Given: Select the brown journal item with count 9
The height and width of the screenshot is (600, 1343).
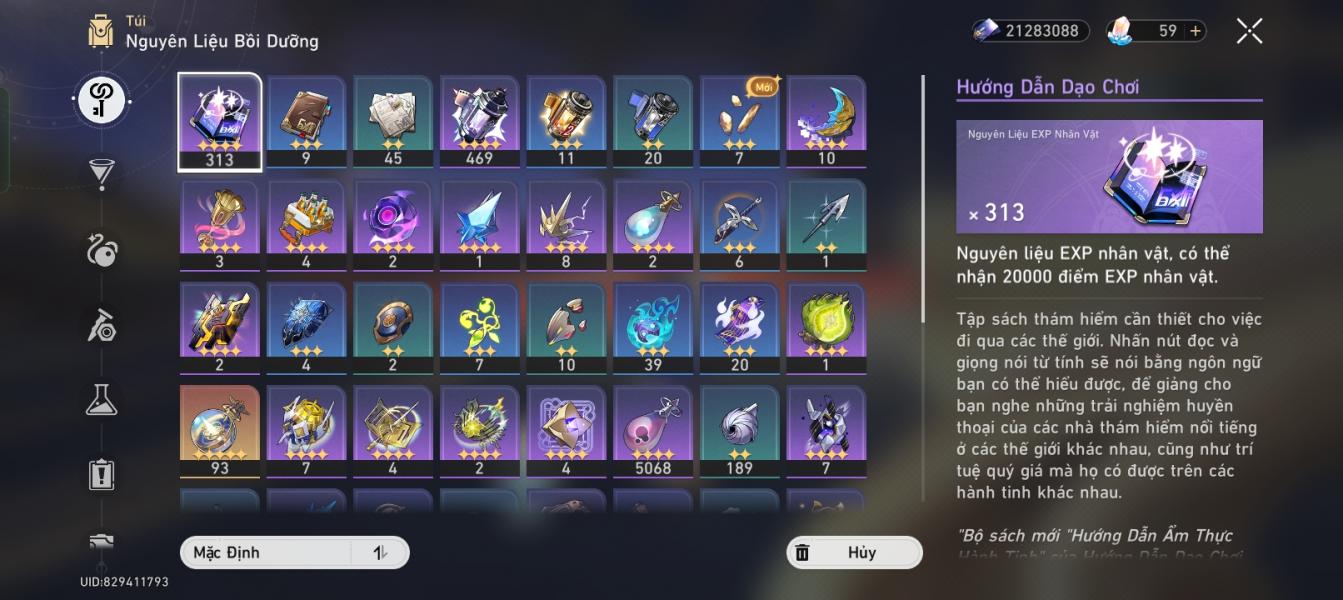Looking at the screenshot, I should [306, 120].
